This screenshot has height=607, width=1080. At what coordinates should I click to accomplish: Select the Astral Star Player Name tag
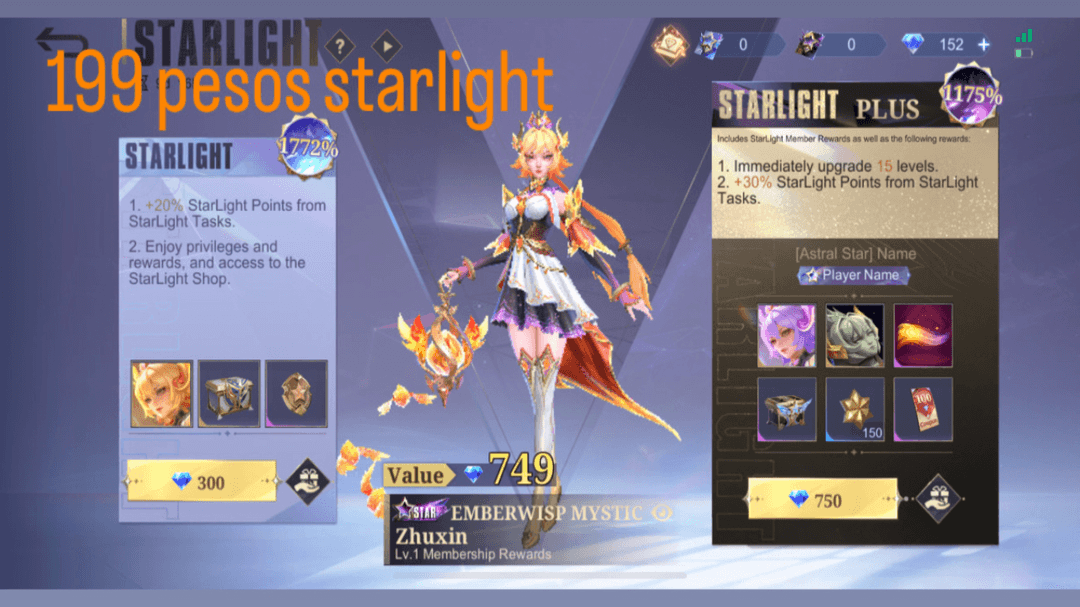coord(854,275)
